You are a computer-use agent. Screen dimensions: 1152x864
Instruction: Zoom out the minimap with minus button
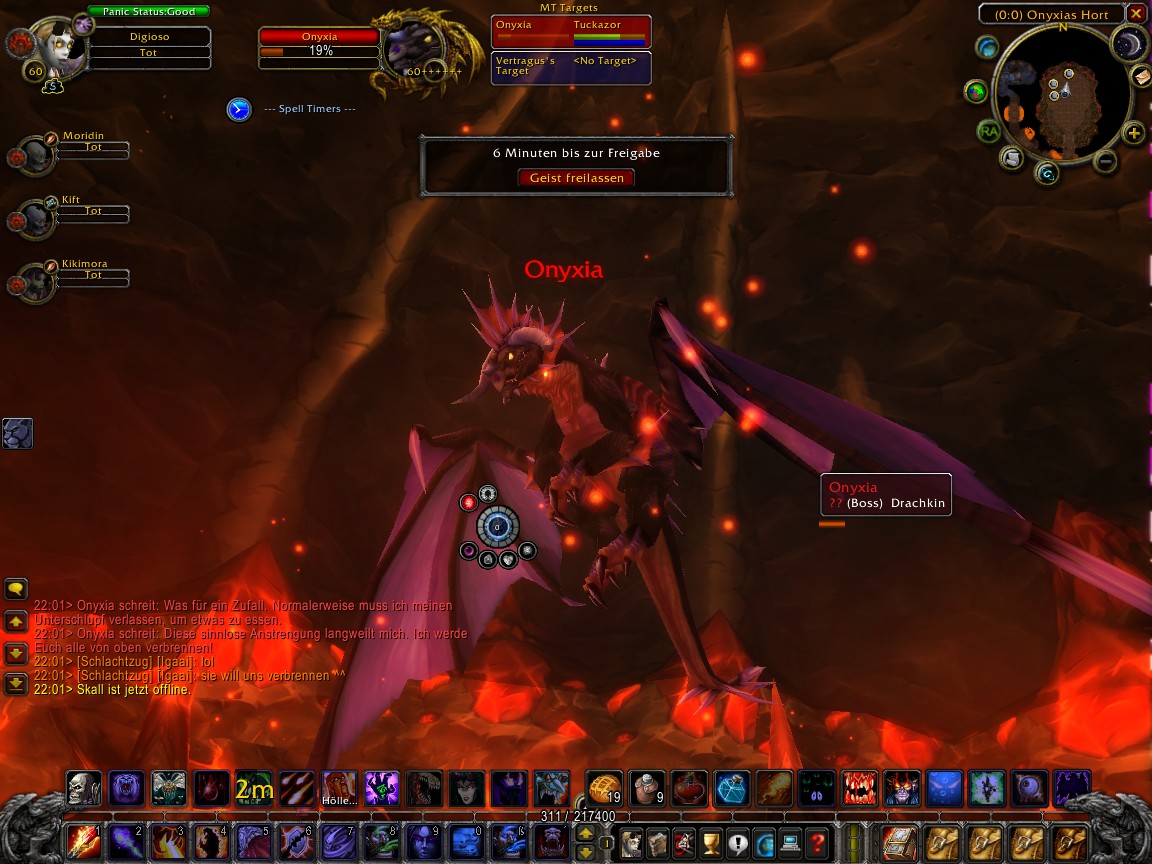click(x=1105, y=160)
